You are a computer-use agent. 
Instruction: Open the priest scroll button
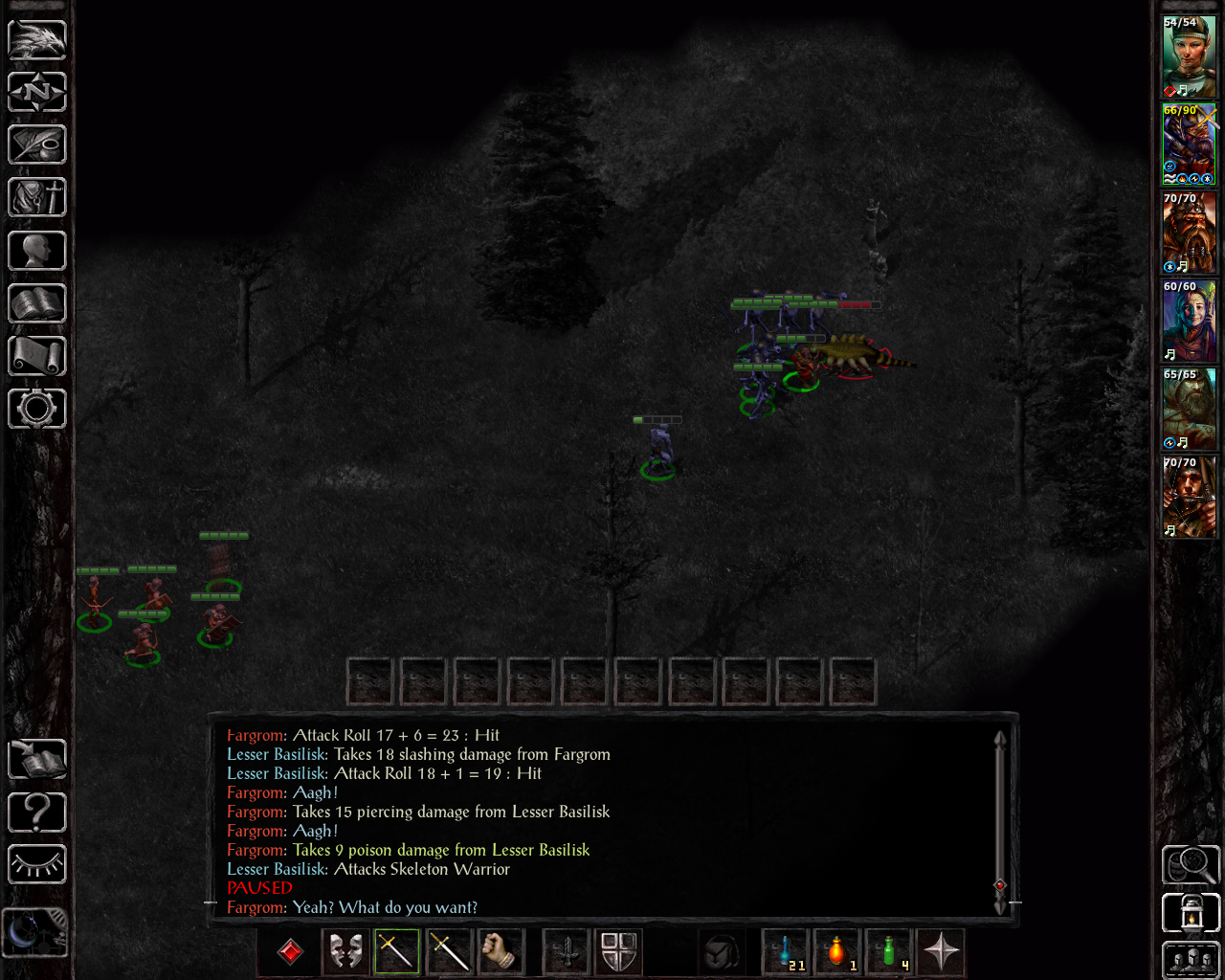pos(37,356)
